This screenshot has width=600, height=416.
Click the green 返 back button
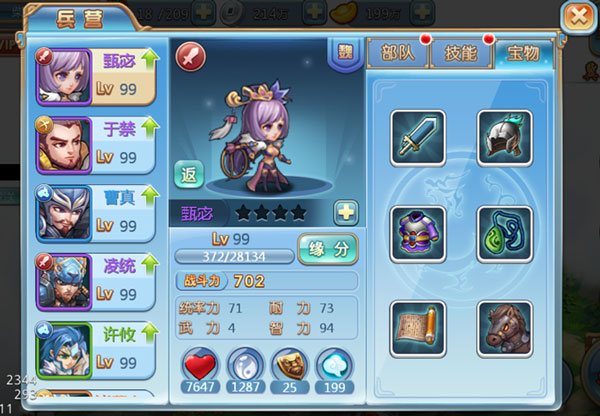pos(188,174)
